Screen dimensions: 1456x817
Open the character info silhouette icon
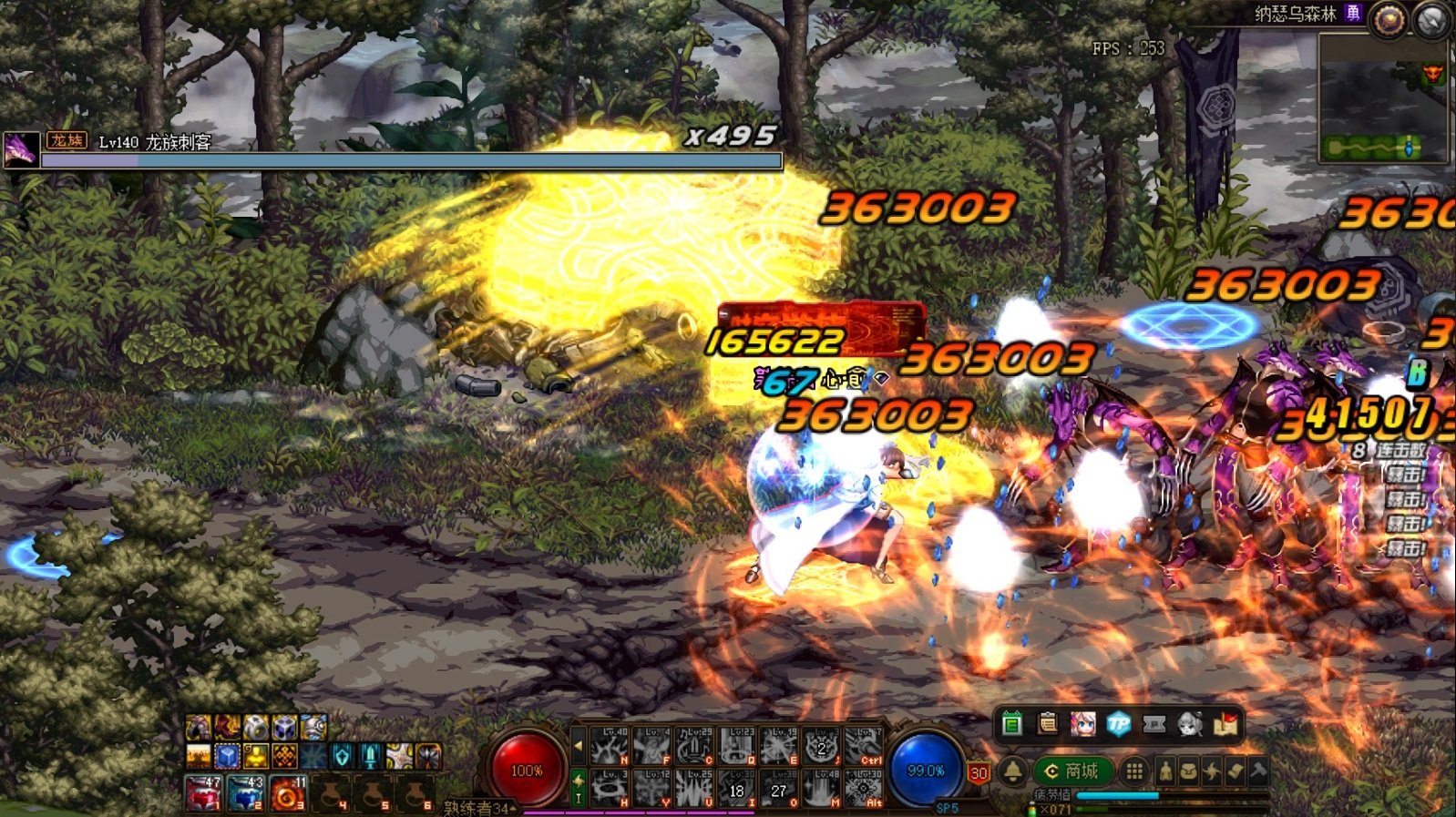point(1165,771)
